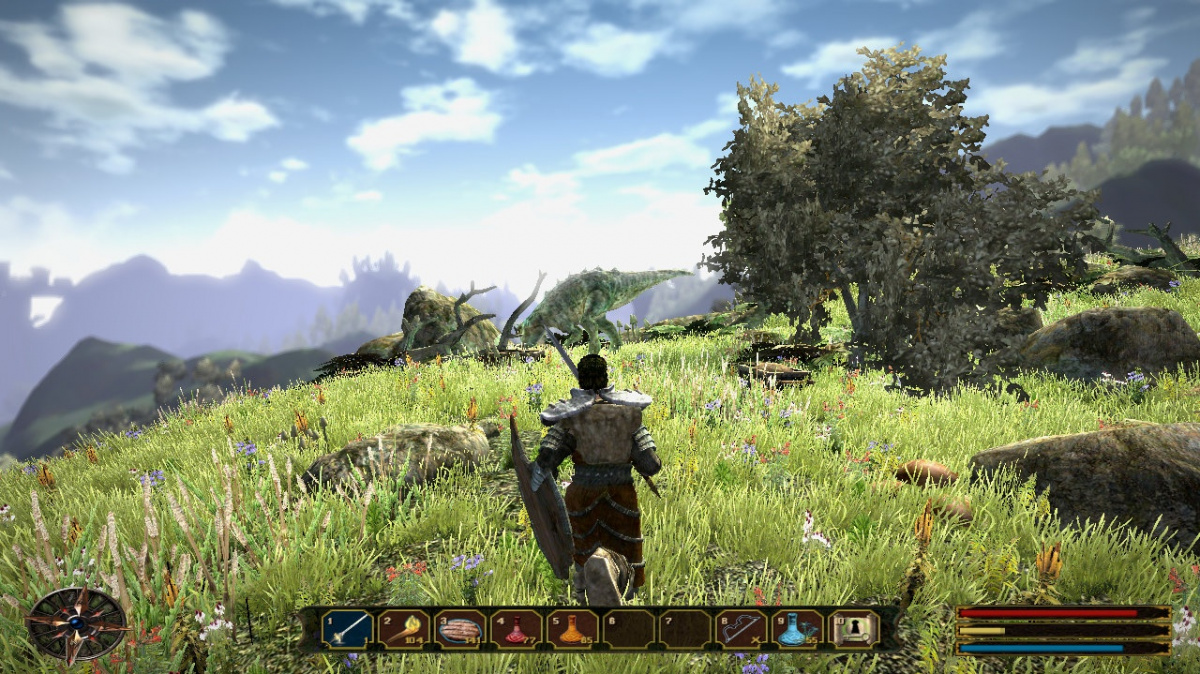Equip the bow from hotbar slot 8
This screenshot has height=674, width=1200.
[742, 629]
